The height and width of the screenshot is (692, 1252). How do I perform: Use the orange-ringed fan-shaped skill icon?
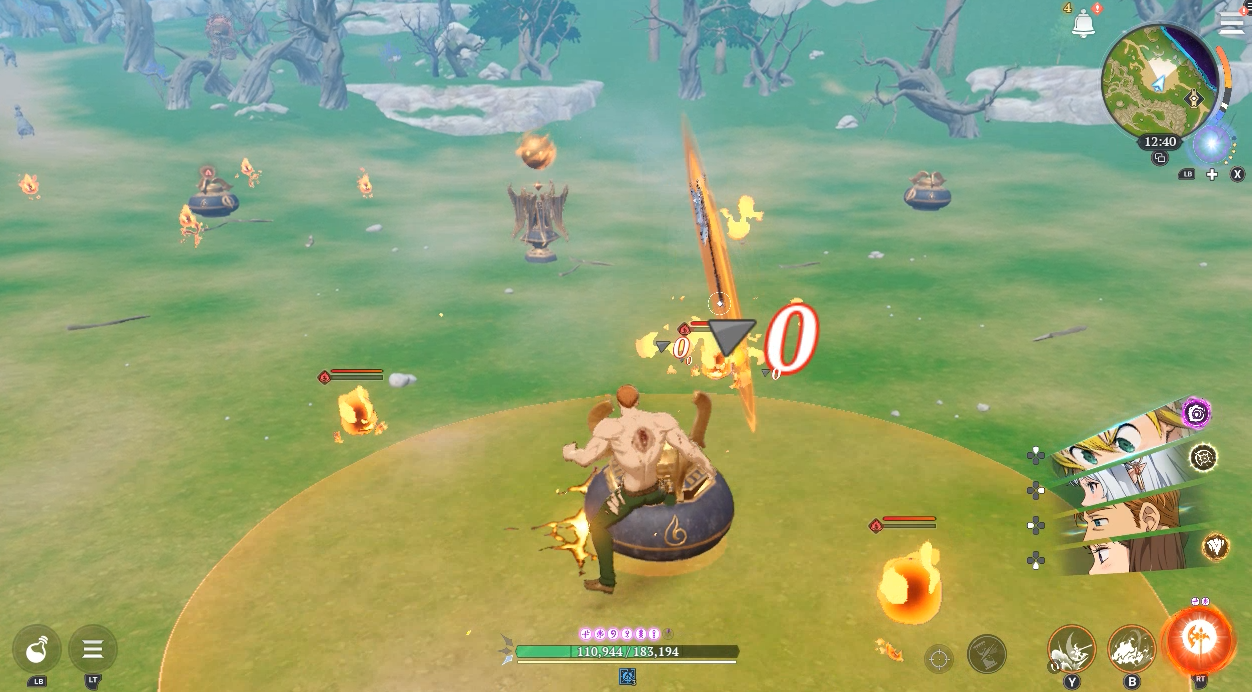coord(1215,546)
